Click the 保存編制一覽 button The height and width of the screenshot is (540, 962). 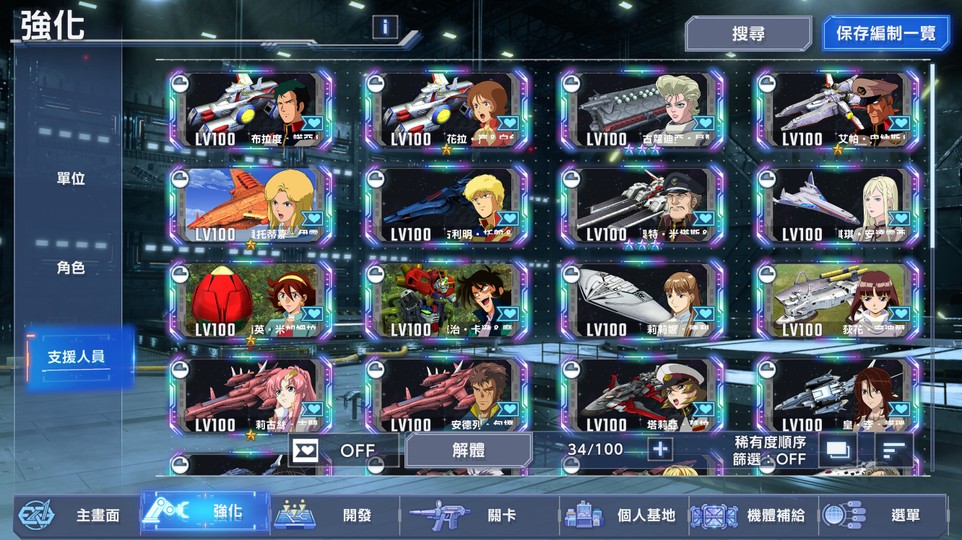coord(885,33)
